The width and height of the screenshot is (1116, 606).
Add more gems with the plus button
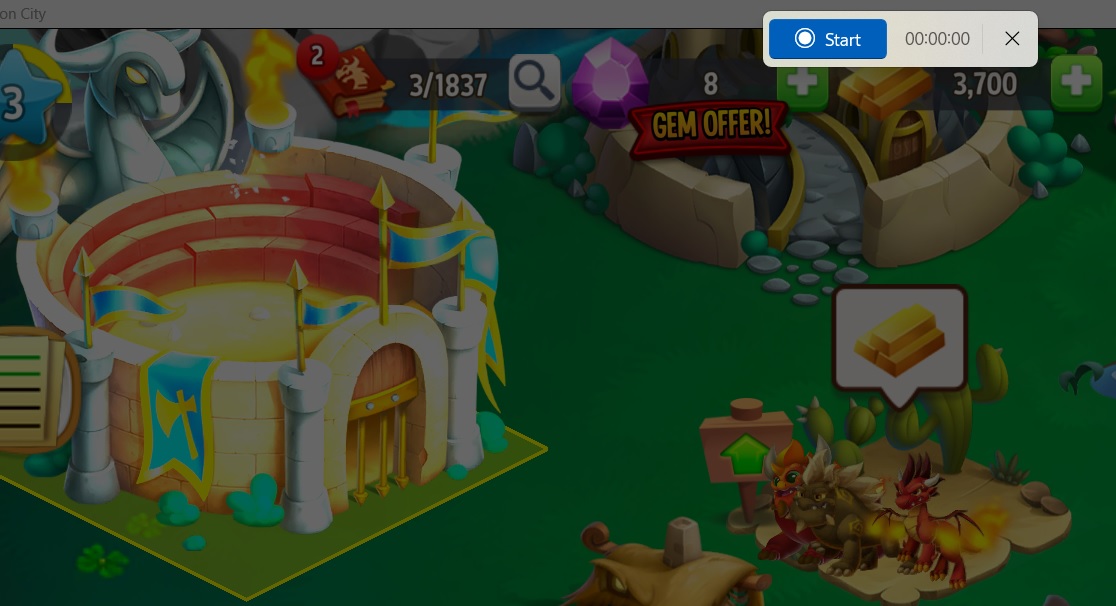pyautogui.click(x=803, y=83)
